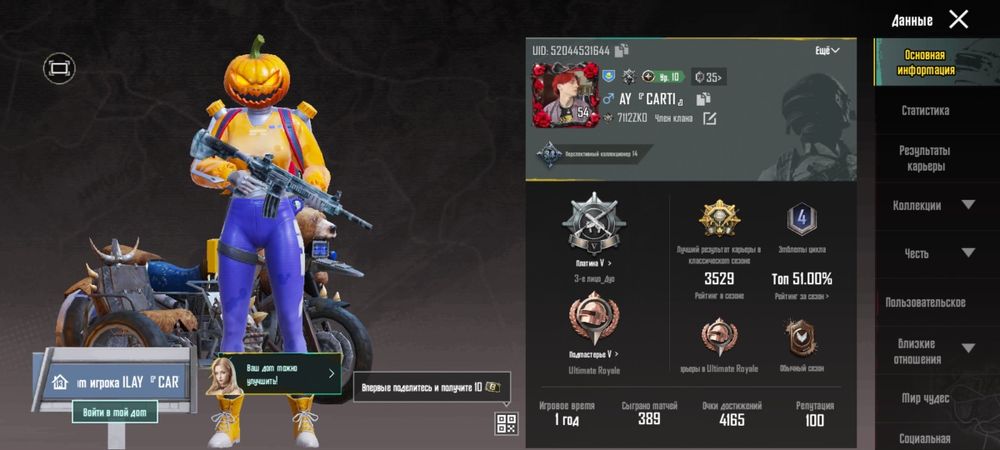The width and height of the screenshot is (1000, 450).
Task: Toggle the character fullscreen view icon
Action: (59, 68)
